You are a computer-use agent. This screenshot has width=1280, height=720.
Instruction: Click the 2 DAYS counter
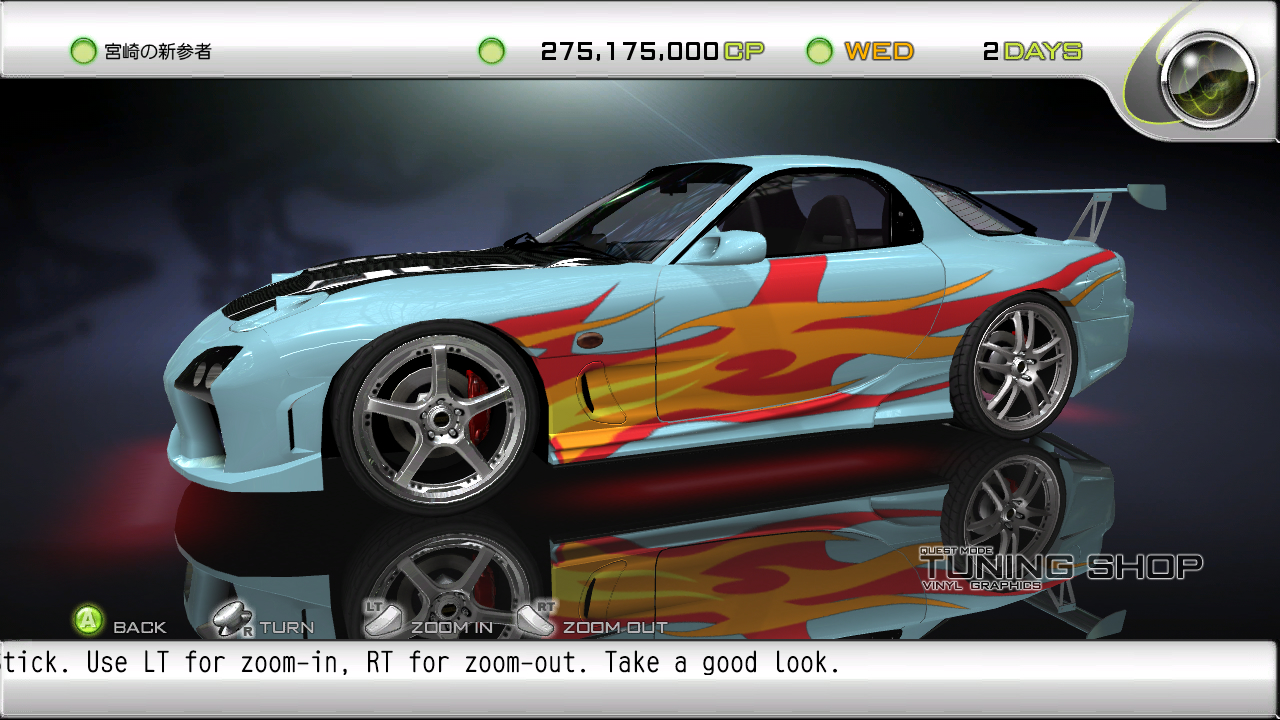tap(1034, 50)
